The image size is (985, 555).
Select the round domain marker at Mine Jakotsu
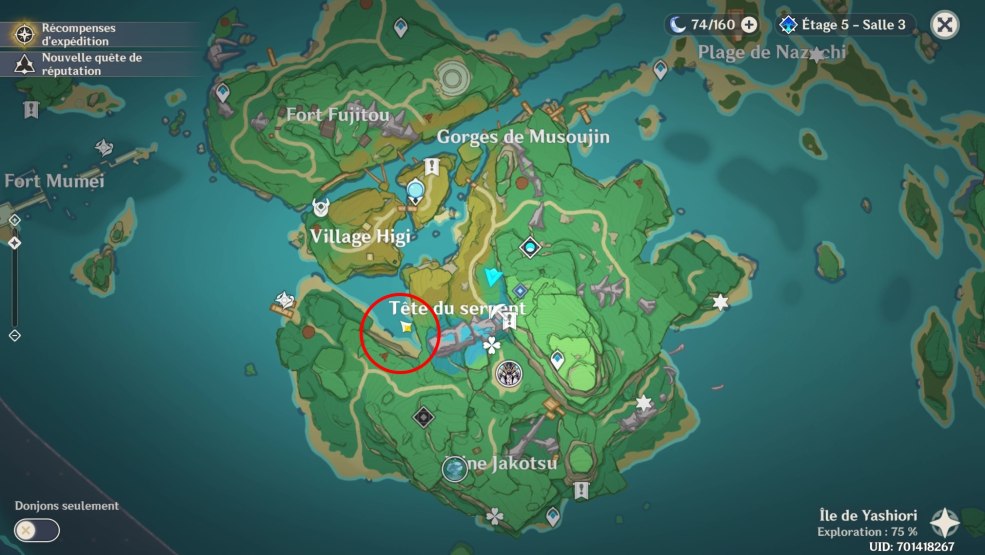point(455,468)
